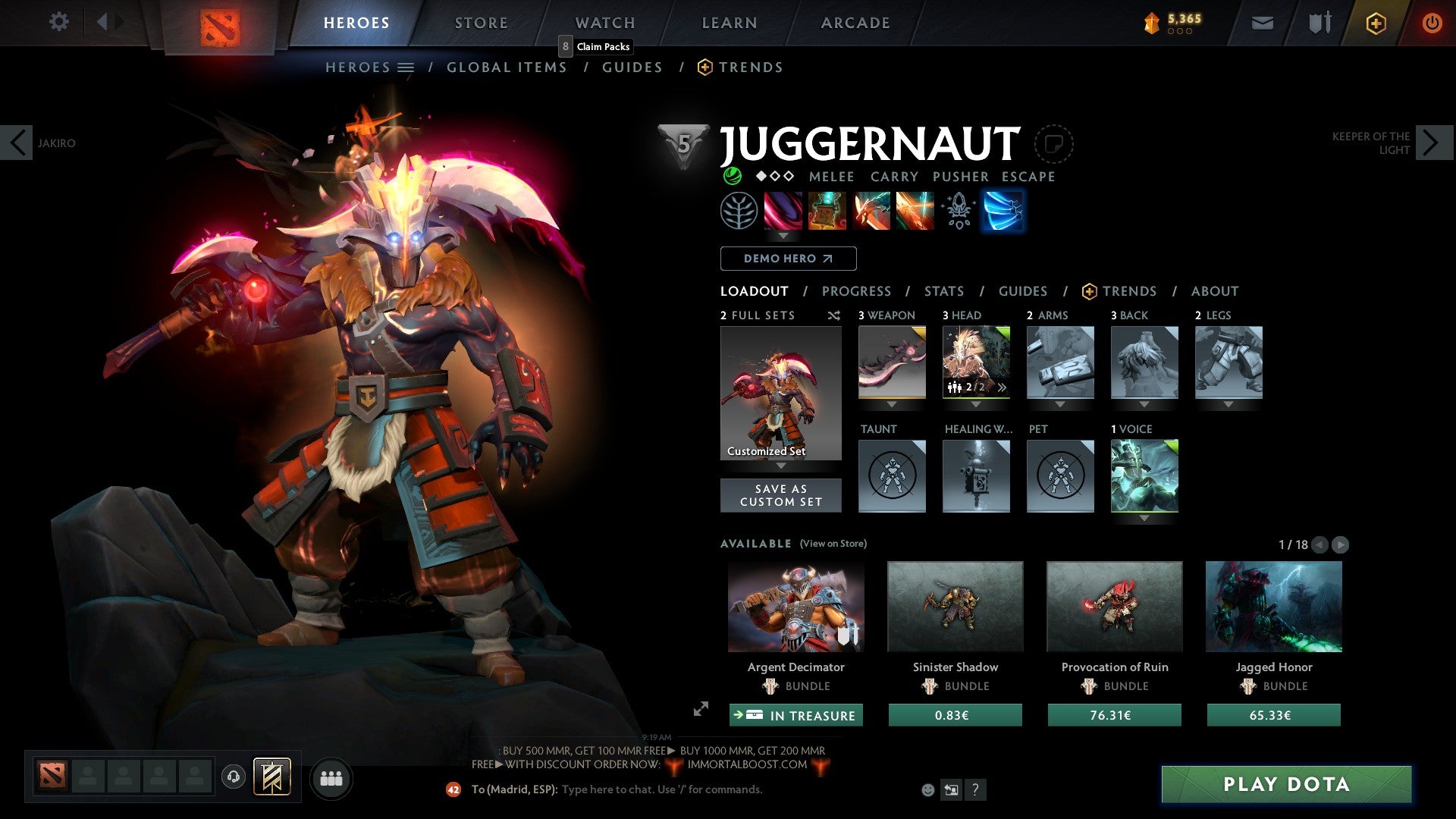The width and height of the screenshot is (1456, 819).
Task: Select the Omnislash ability icon
Action: click(x=914, y=211)
